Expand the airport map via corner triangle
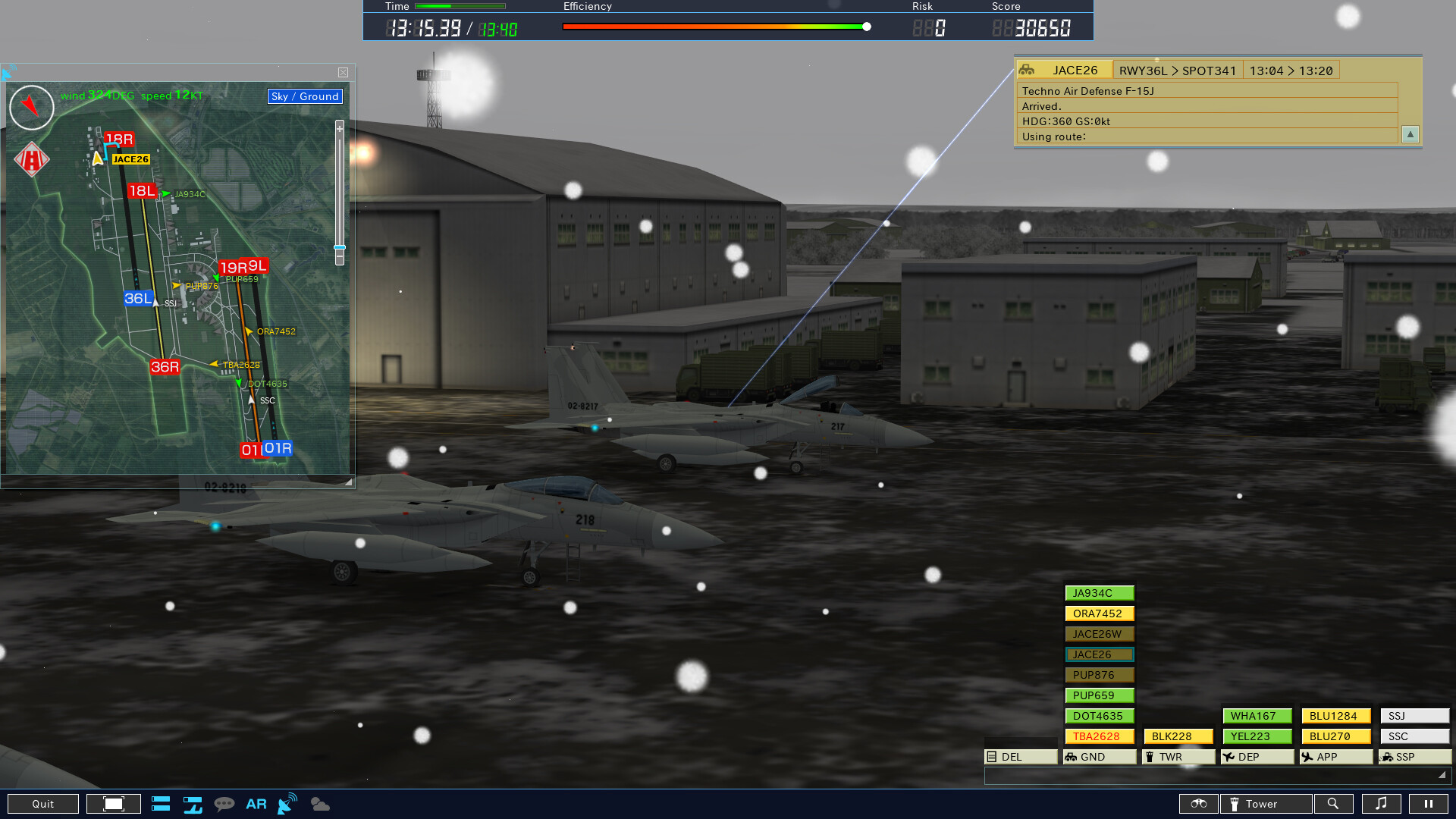The width and height of the screenshot is (1456, 819). (x=348, y=480)
